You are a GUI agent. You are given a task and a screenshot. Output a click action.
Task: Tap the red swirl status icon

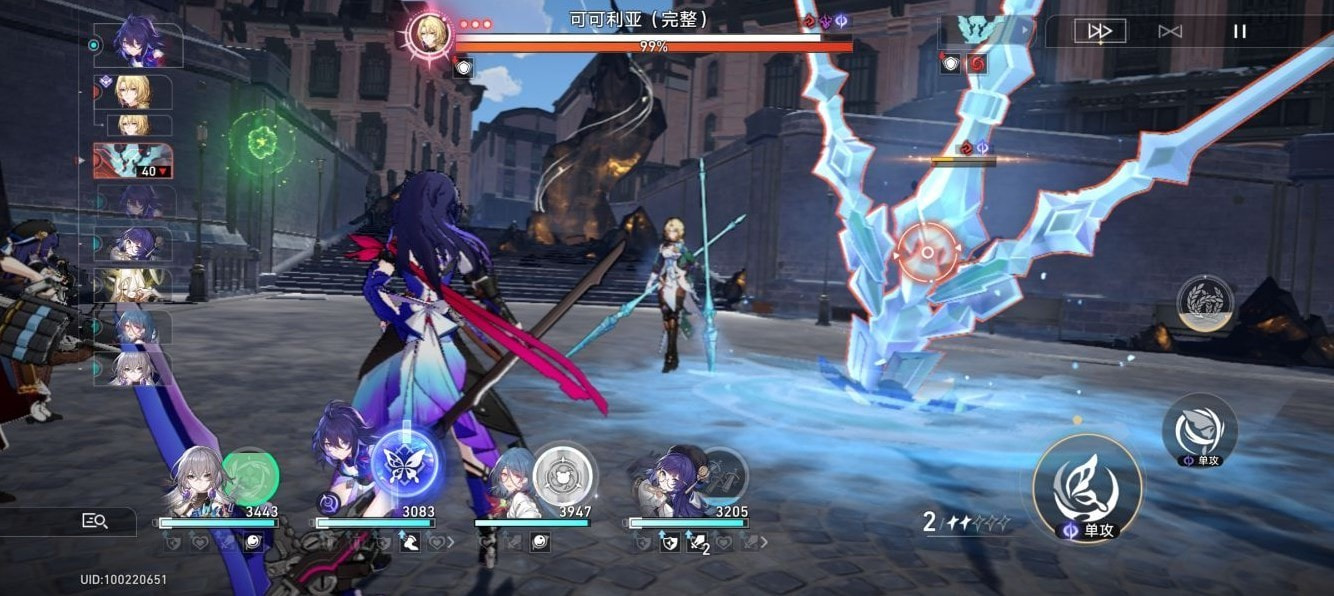[x=975, y=64]
